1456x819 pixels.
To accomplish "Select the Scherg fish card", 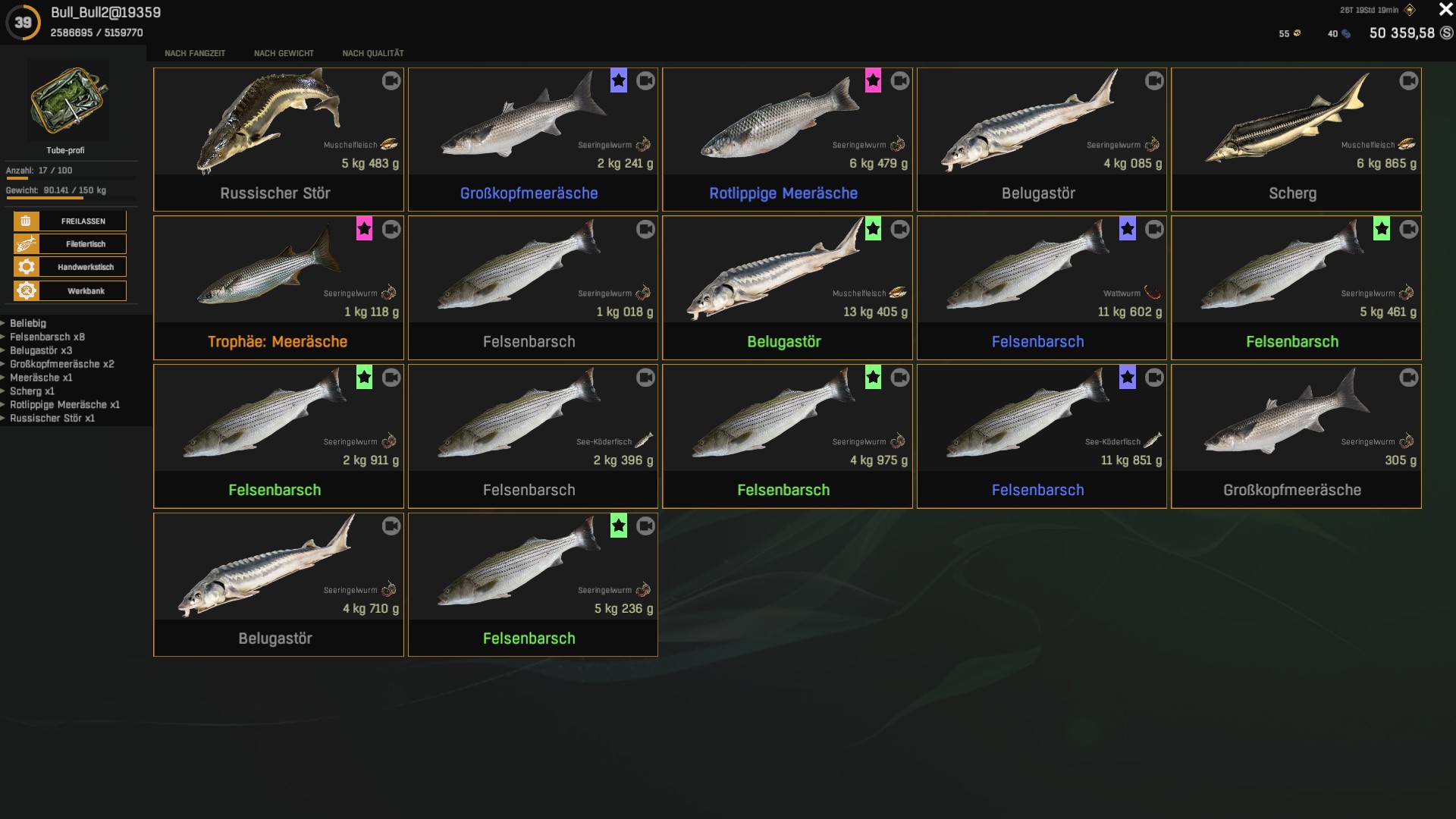I will tap(1296, 140).
